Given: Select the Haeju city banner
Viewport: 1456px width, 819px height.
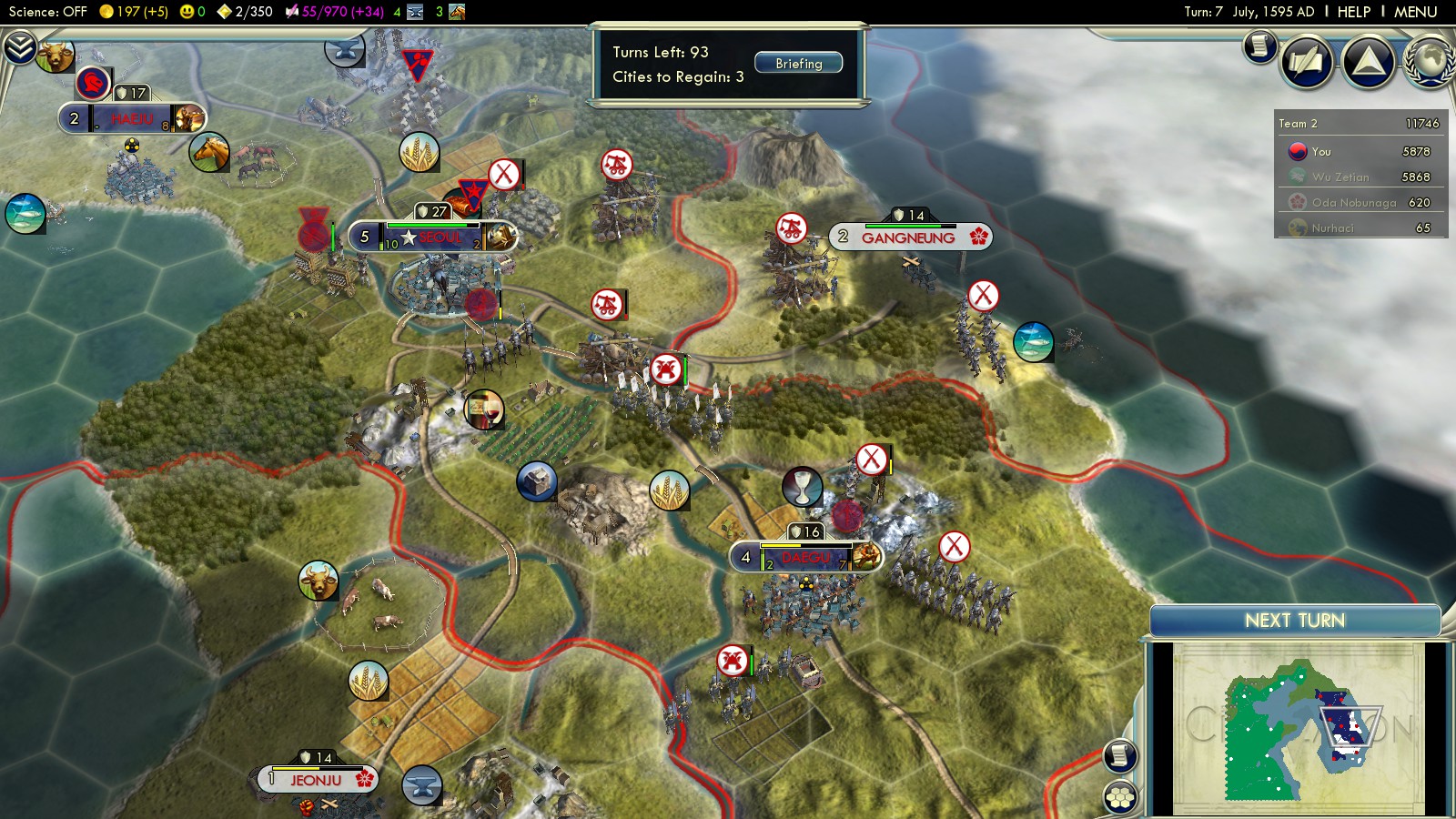Looking at the screenshot, I should point(133,119).
